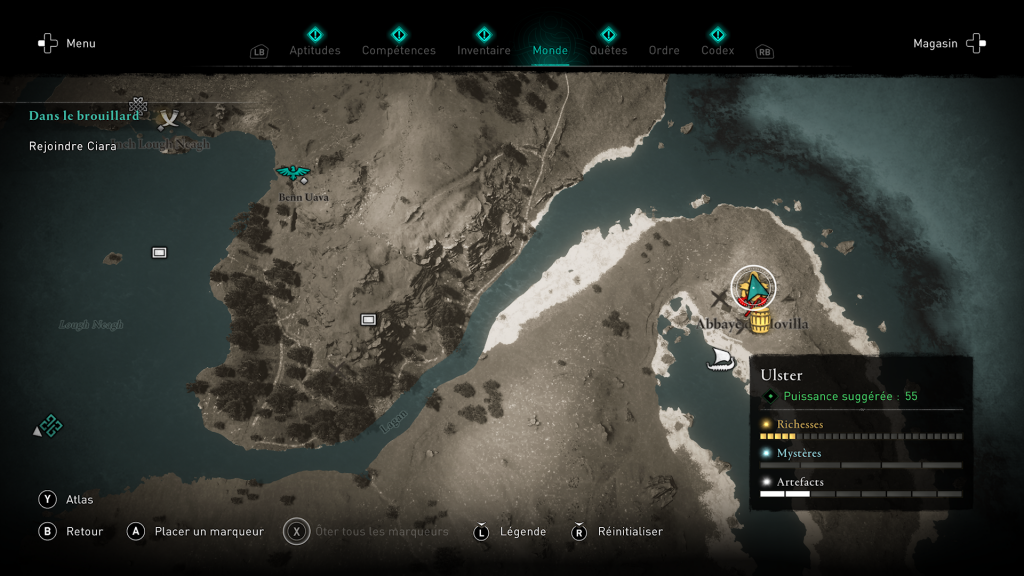
Task: Open the Codex tab
Action: click(717, 50)
